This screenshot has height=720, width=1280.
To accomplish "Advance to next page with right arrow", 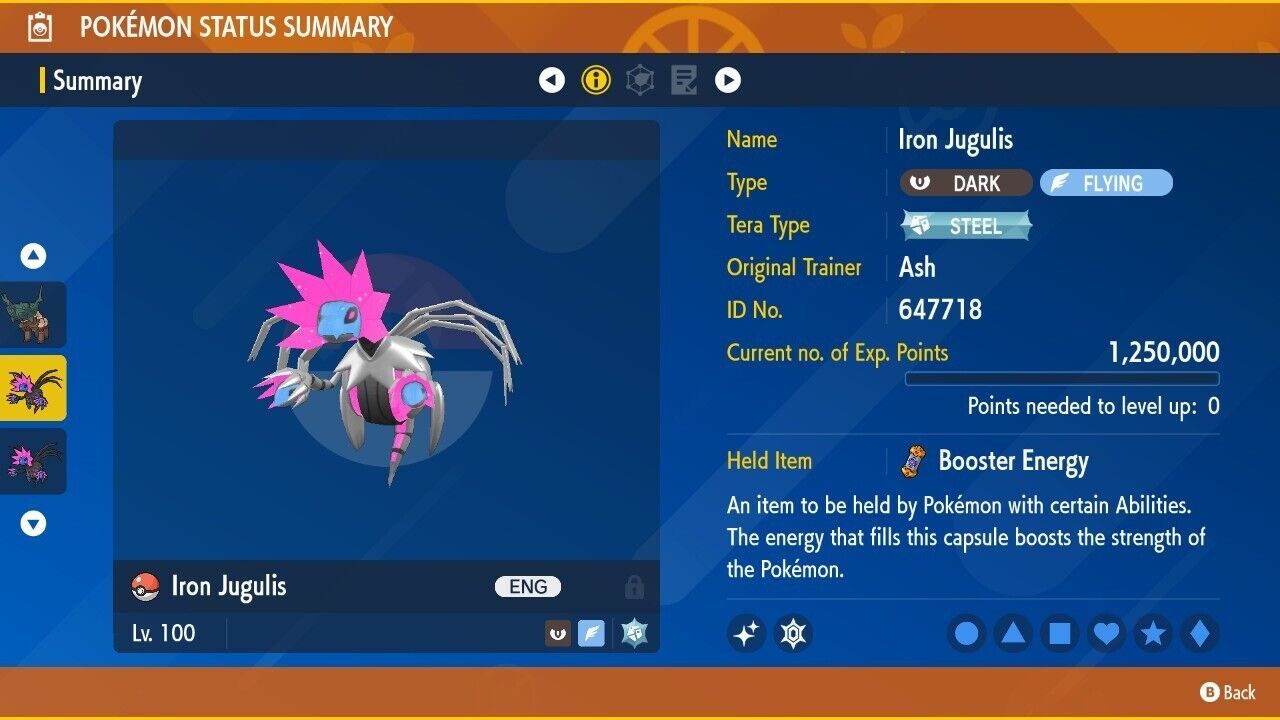I will (x=728, y=79).
